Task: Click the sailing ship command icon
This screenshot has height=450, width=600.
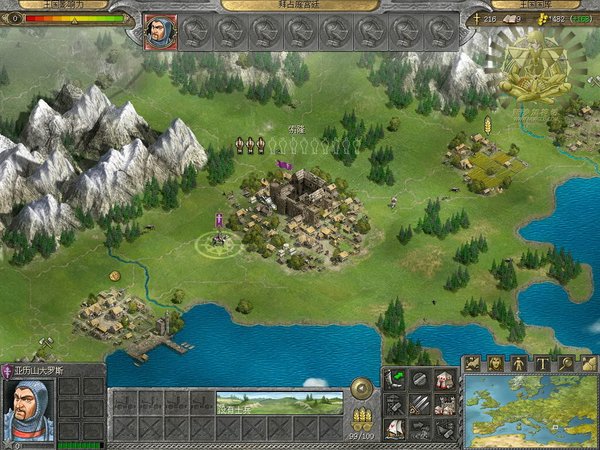Action: [x=395, y=429]
